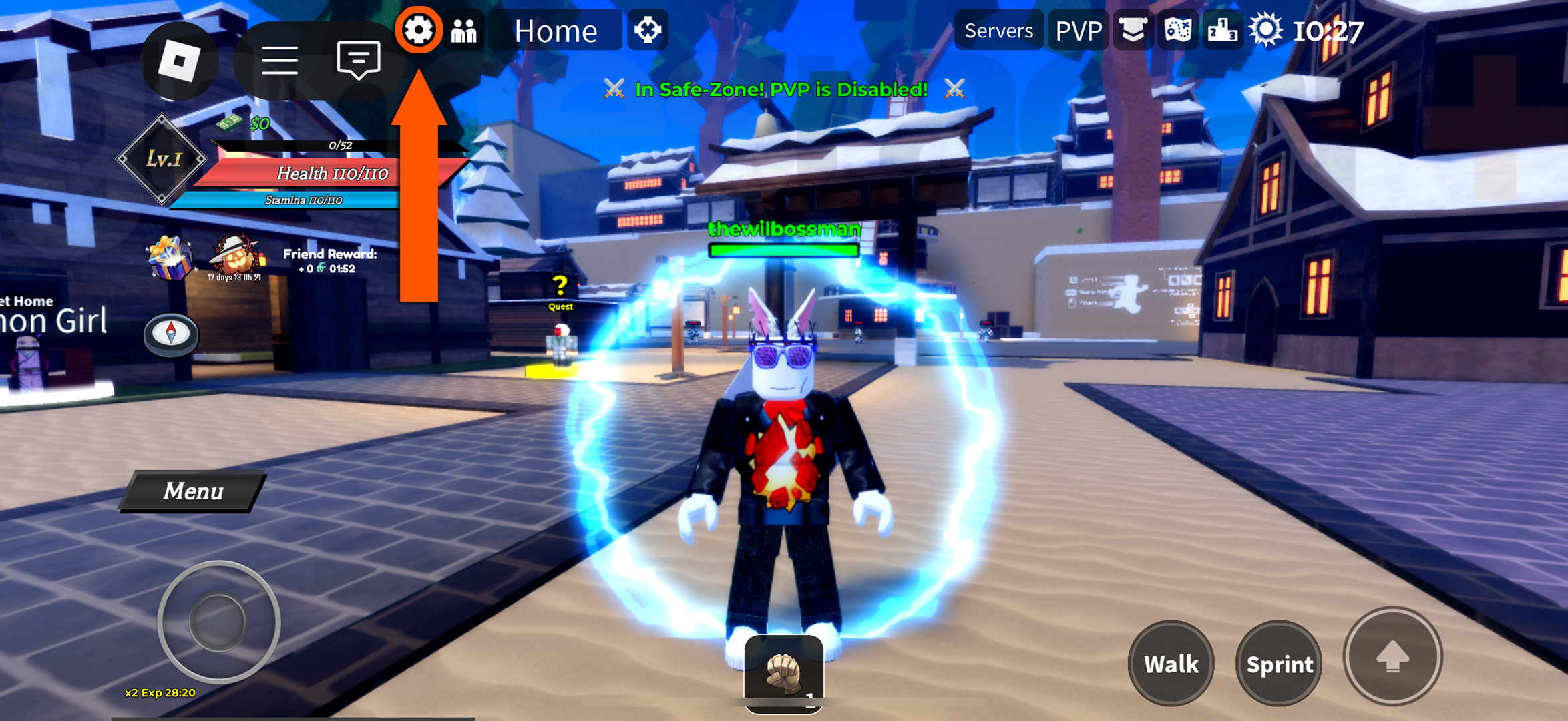Select the Home tab
This screenshot has width=1568, height=721.
pos(556,30)
